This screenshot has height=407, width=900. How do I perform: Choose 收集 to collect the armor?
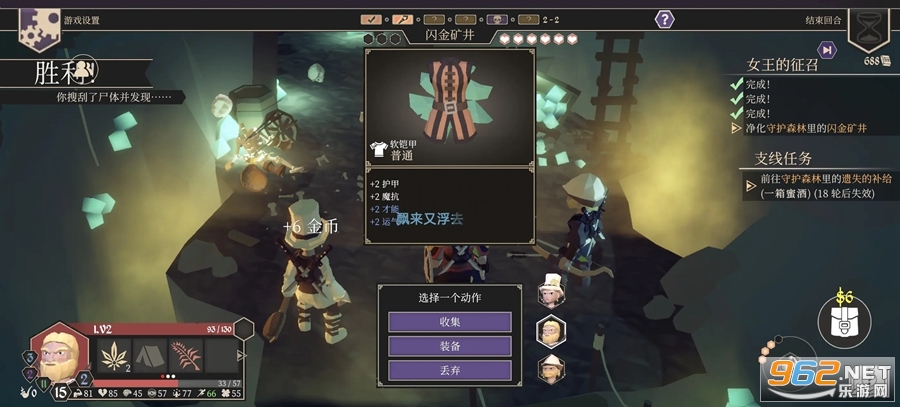450,322
